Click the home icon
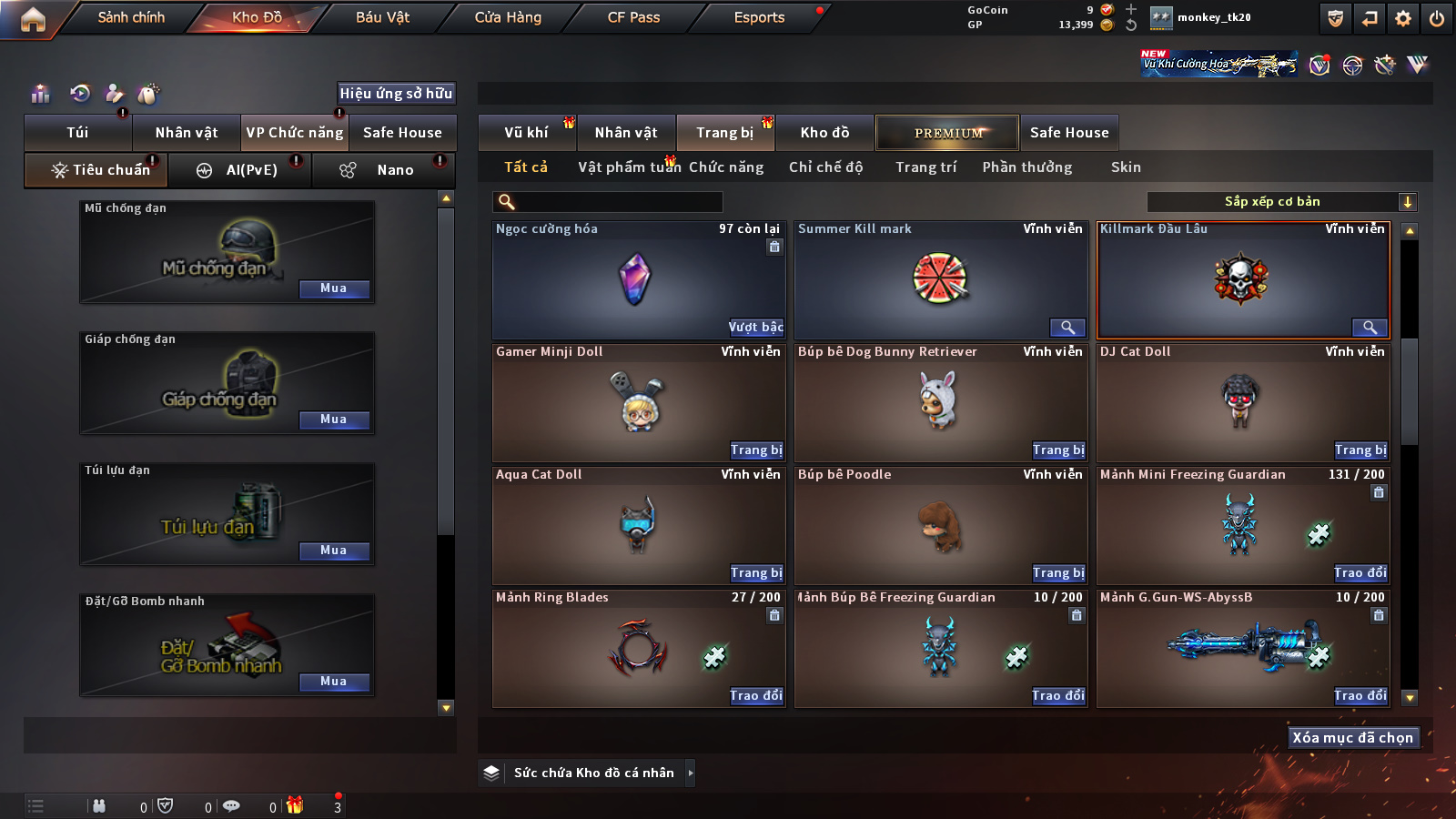1456x819 pixels. click(33, 19)
